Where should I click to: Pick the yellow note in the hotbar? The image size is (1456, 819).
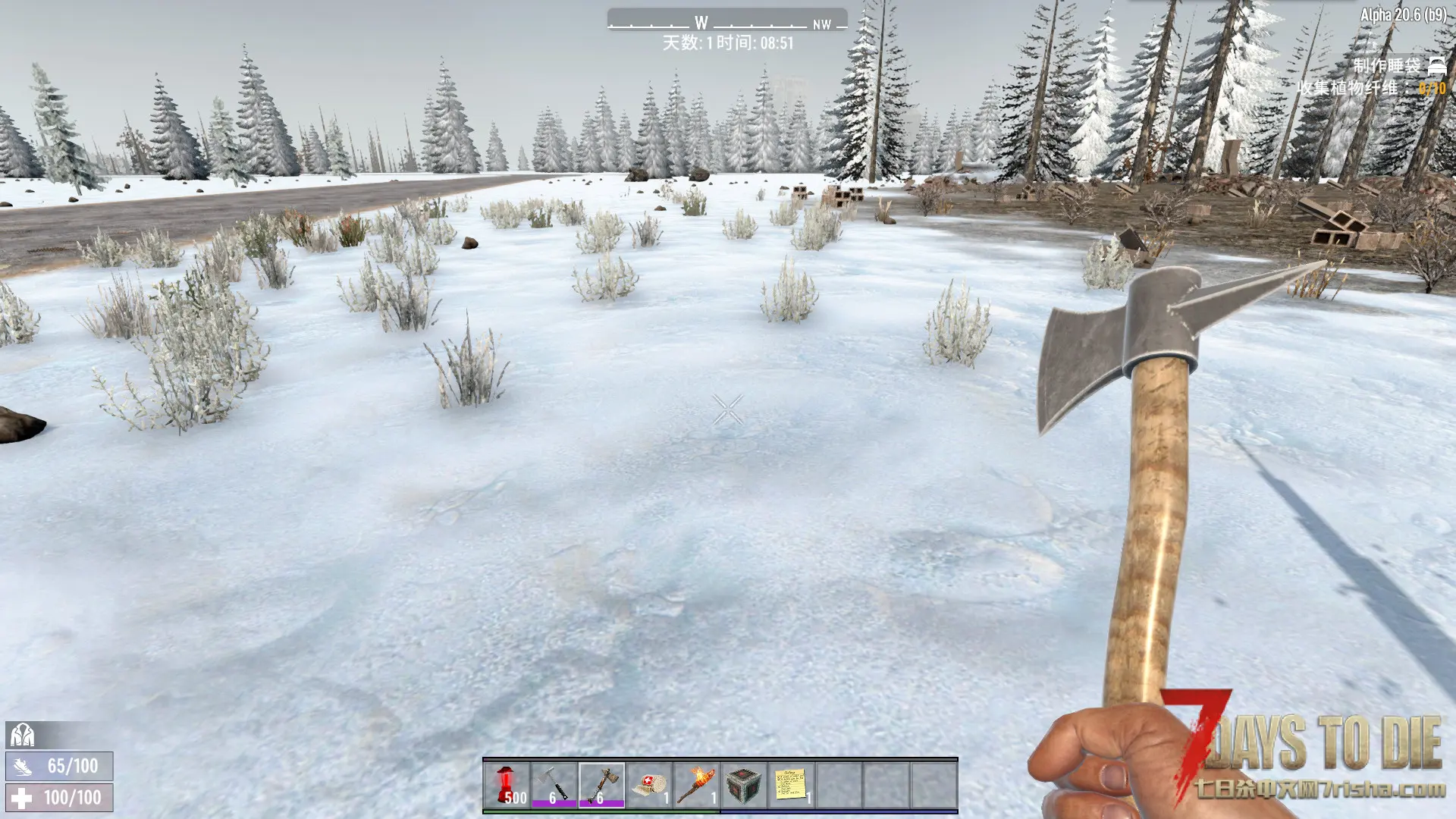coord(790,785)
